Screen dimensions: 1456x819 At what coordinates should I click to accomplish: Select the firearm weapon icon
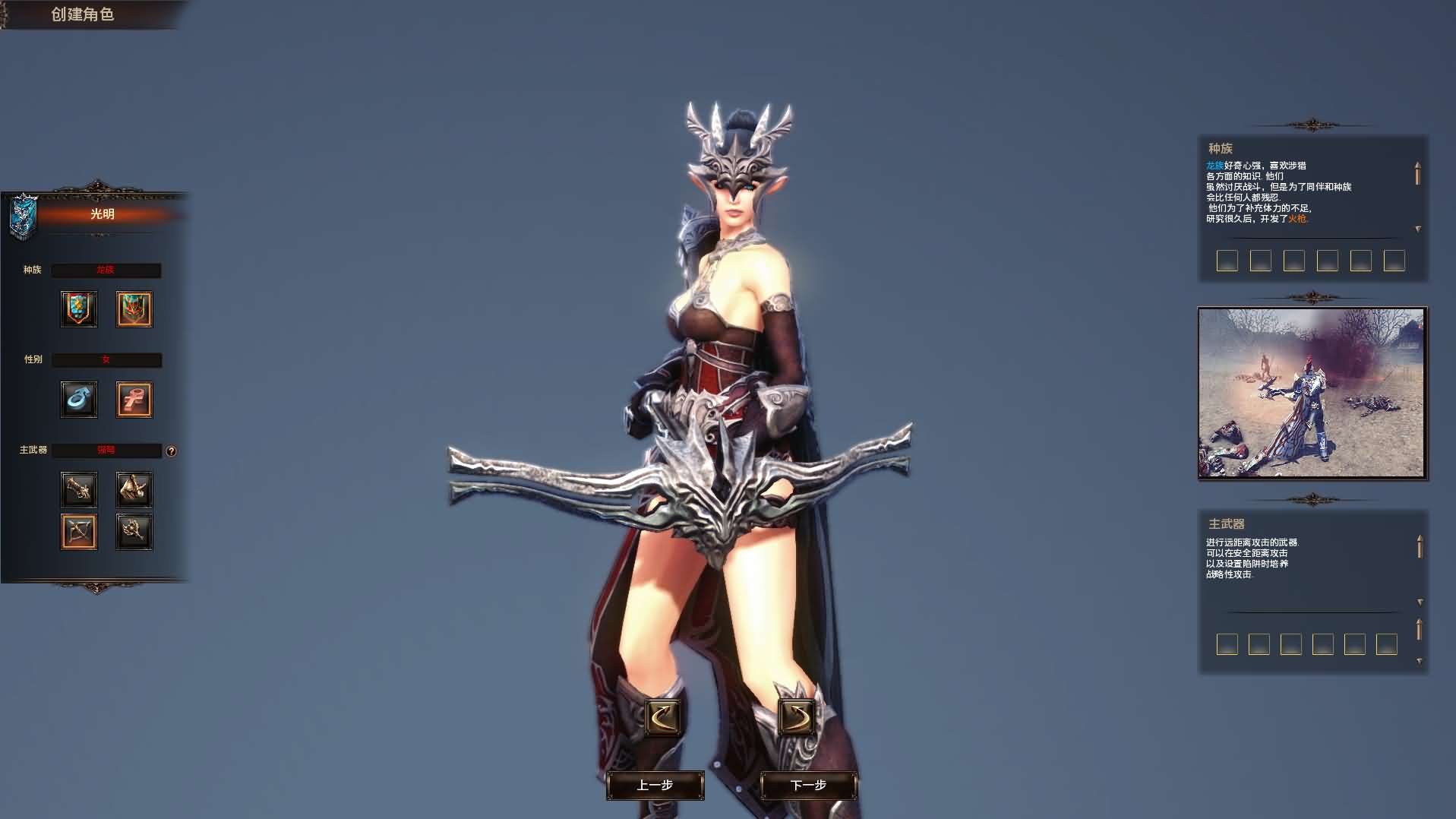point(79,489)
